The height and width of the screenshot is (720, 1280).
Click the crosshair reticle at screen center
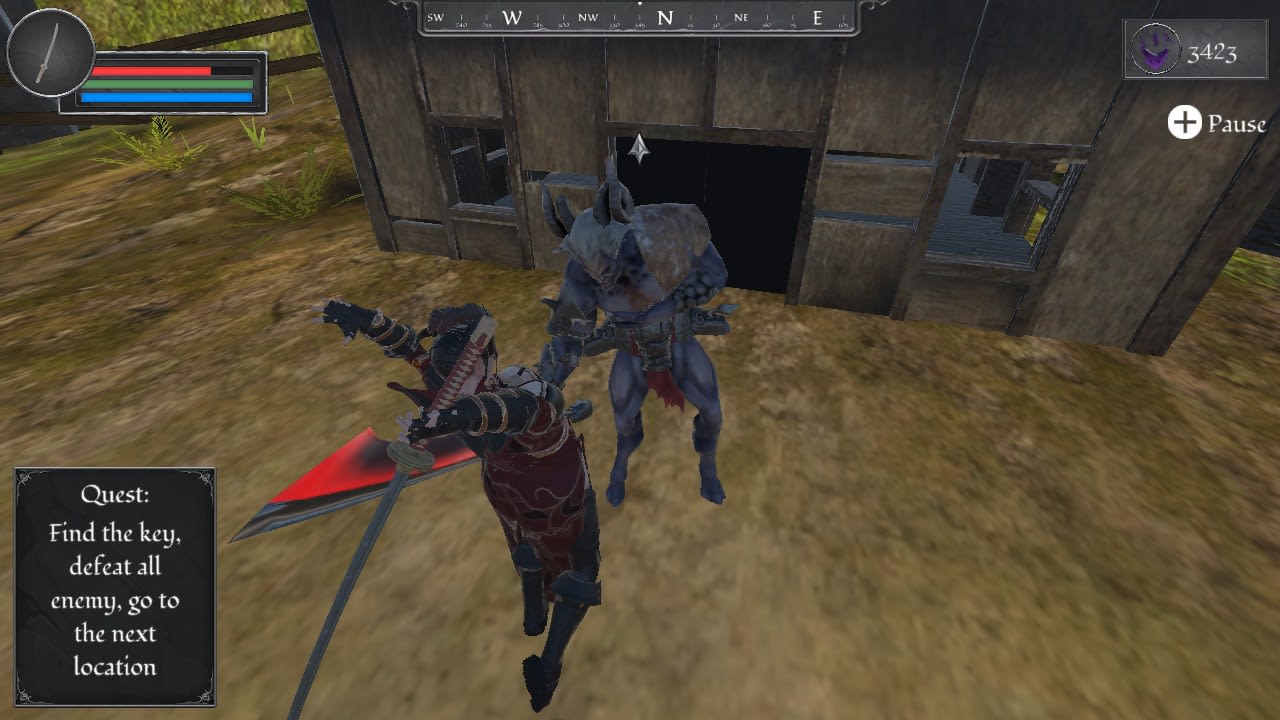click(x=637, y=150)
